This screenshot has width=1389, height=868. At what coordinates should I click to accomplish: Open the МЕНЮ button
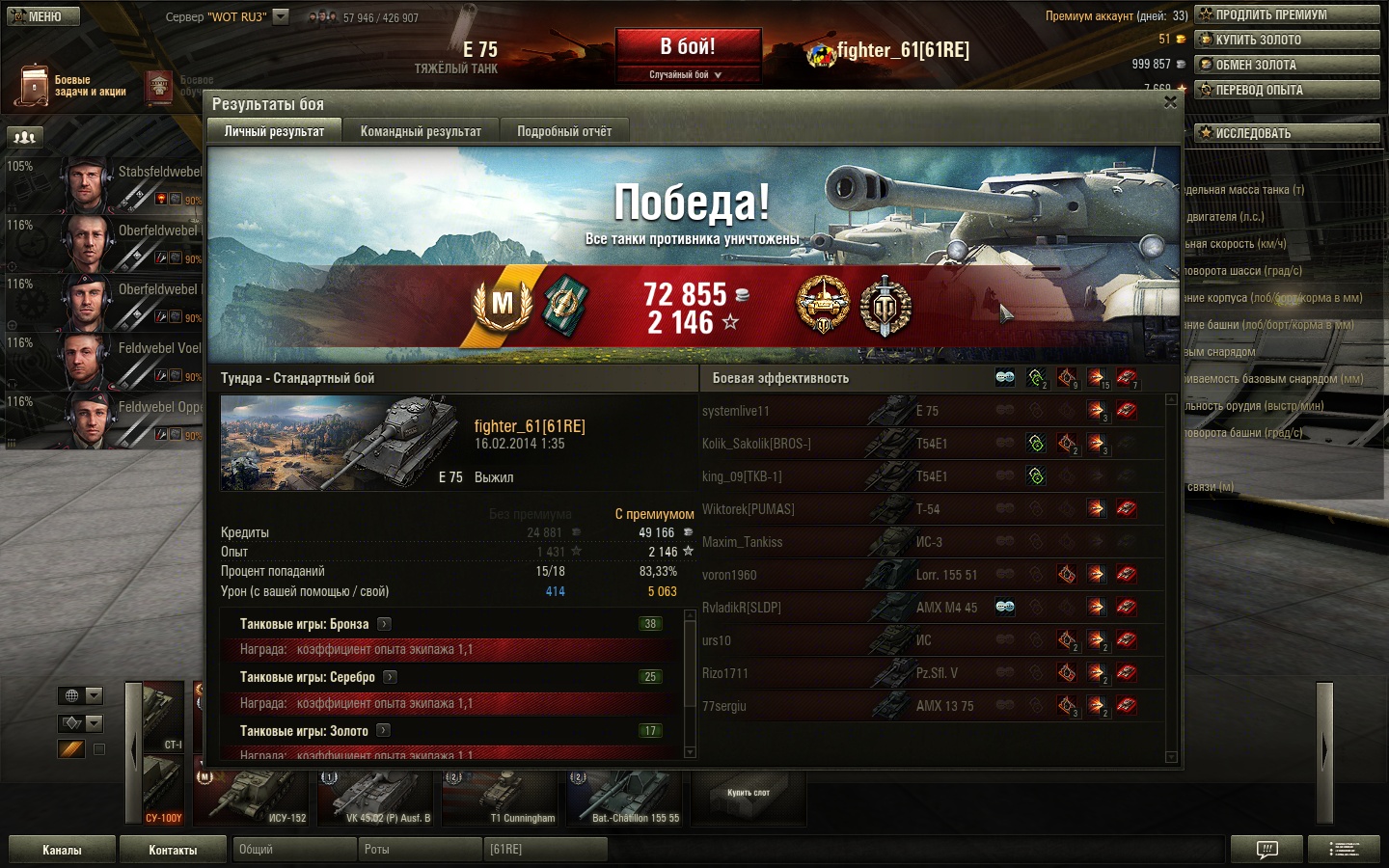(43, 16)
